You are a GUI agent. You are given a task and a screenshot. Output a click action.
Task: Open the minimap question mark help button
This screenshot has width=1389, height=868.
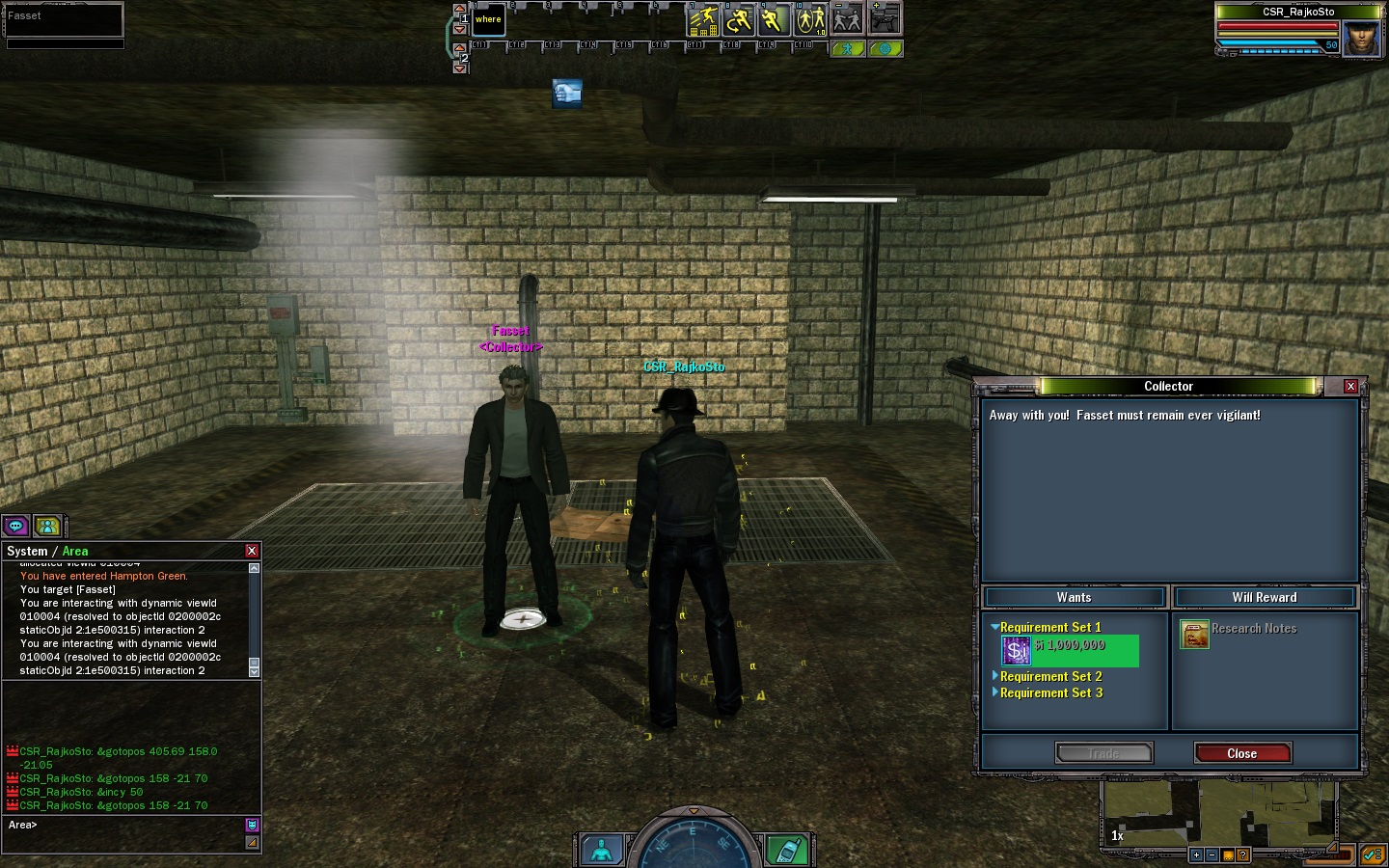pos(1242,854)
